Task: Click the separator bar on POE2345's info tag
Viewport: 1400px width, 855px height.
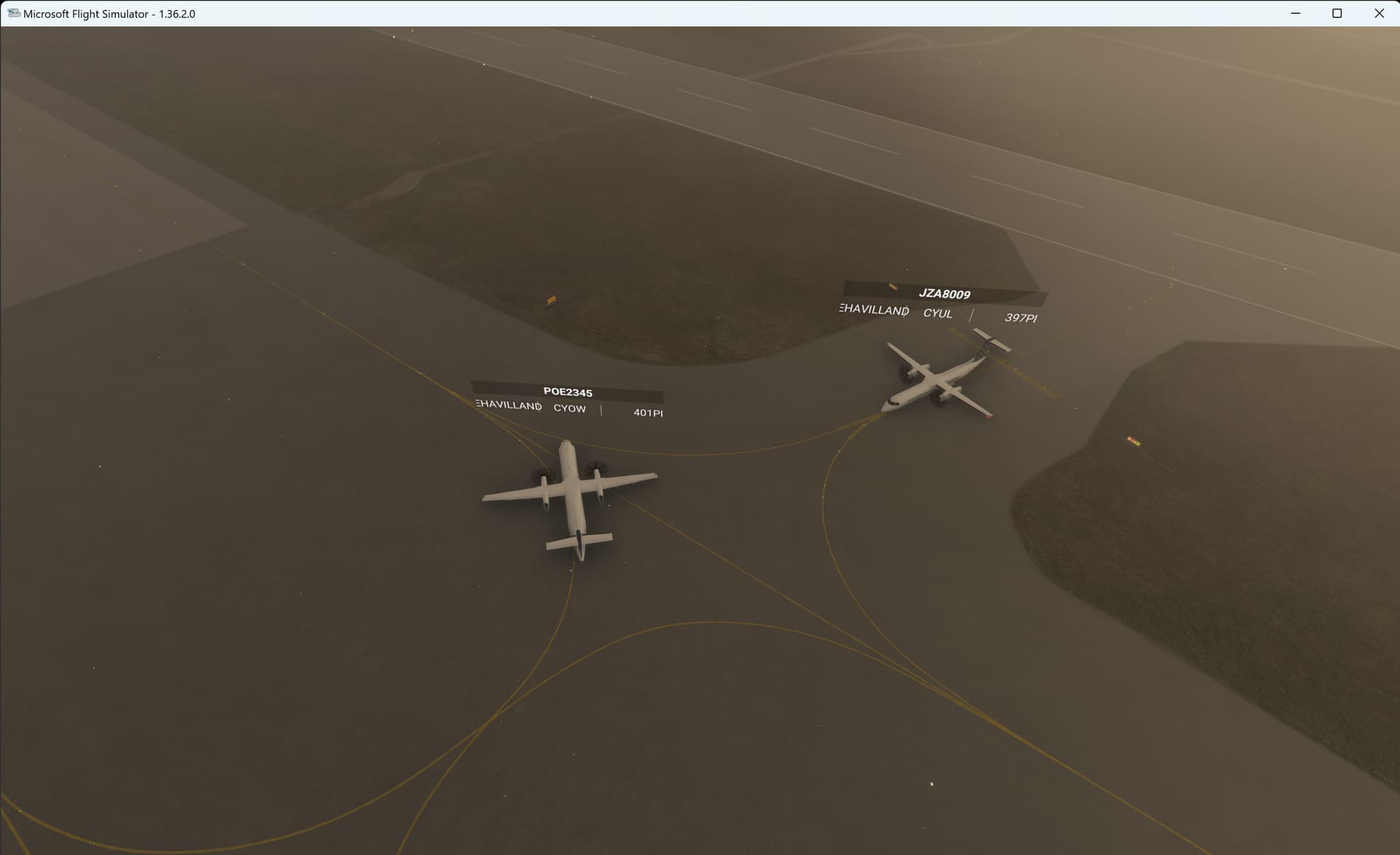Action: tap(602, 410)
